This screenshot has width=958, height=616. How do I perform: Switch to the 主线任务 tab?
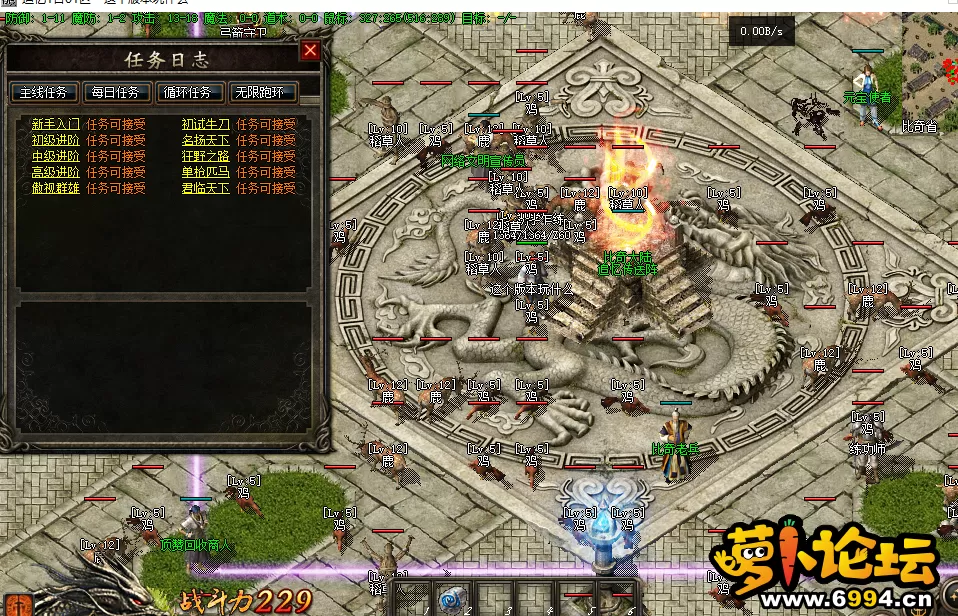point(44,93)
